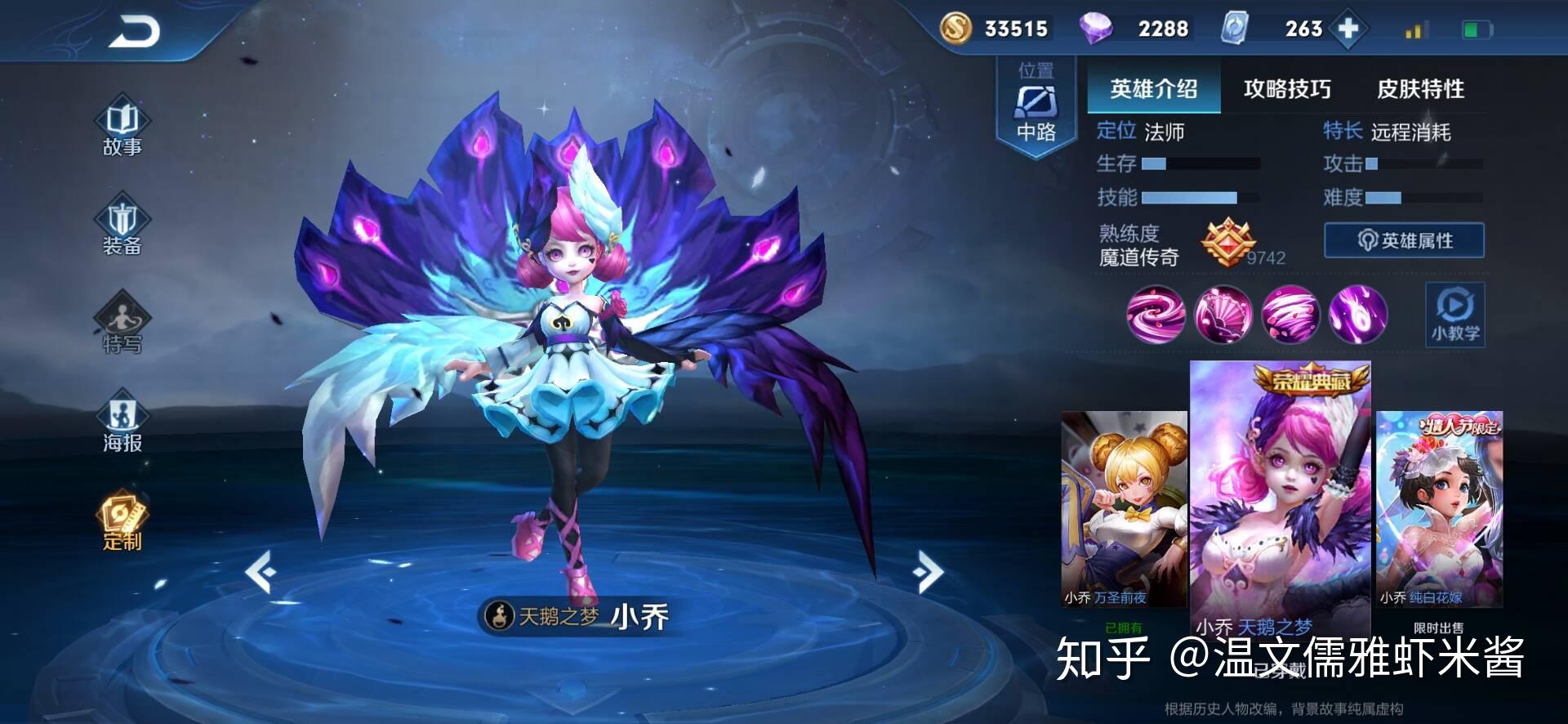Image resolution: width=1568 pixels, height=724 pixels.
Task: Open the 故事 story section
Action: [122, 127]
